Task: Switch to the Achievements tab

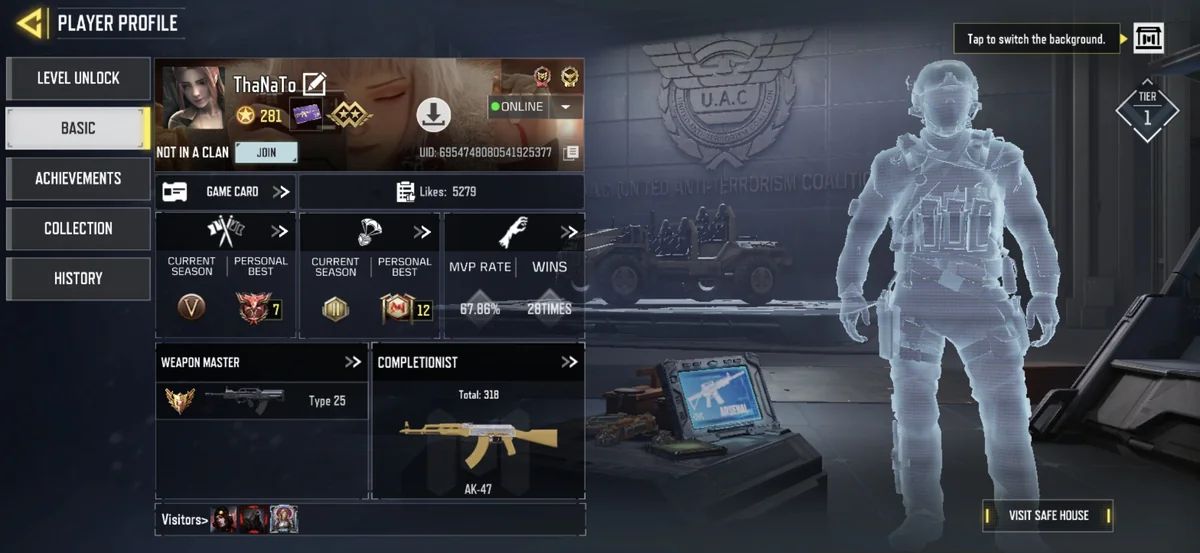Action: (78, 178)
